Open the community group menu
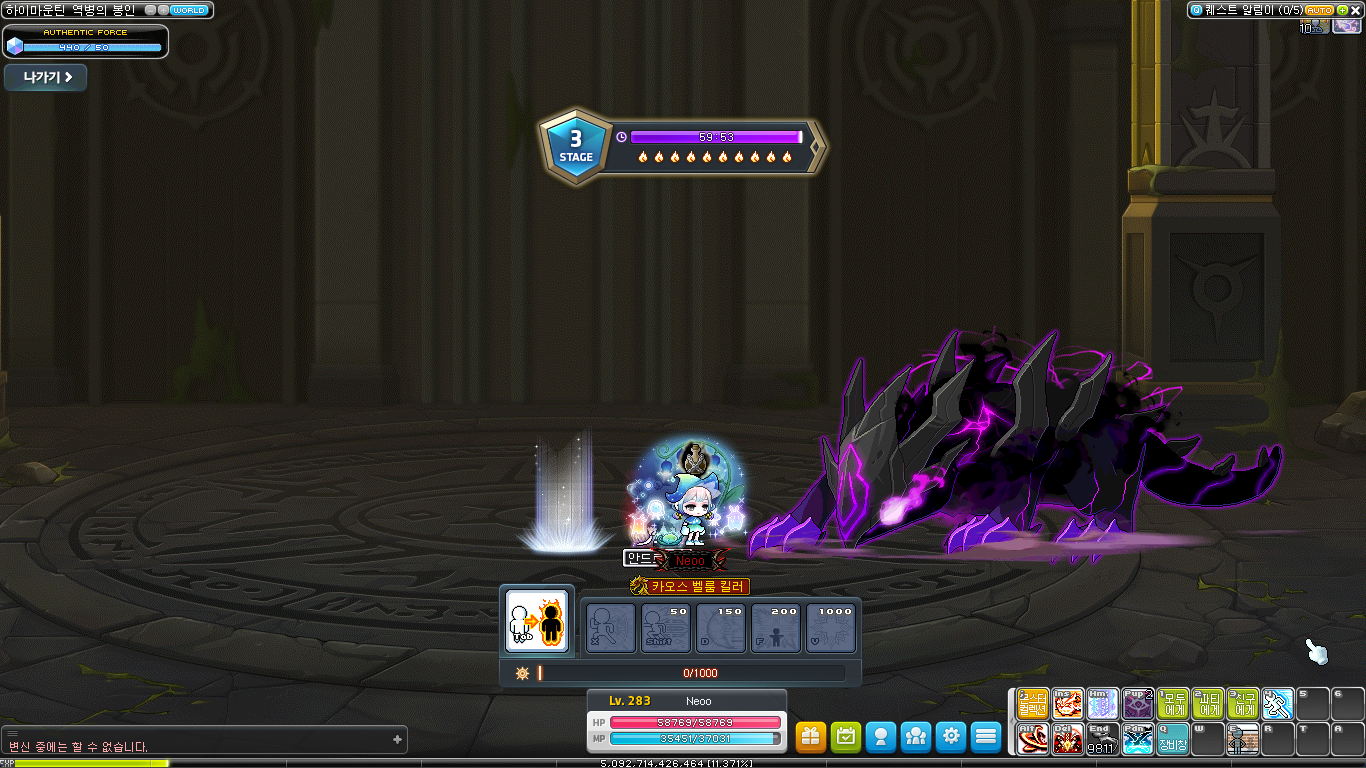The image size is (1366, 768). pos(916,737)
